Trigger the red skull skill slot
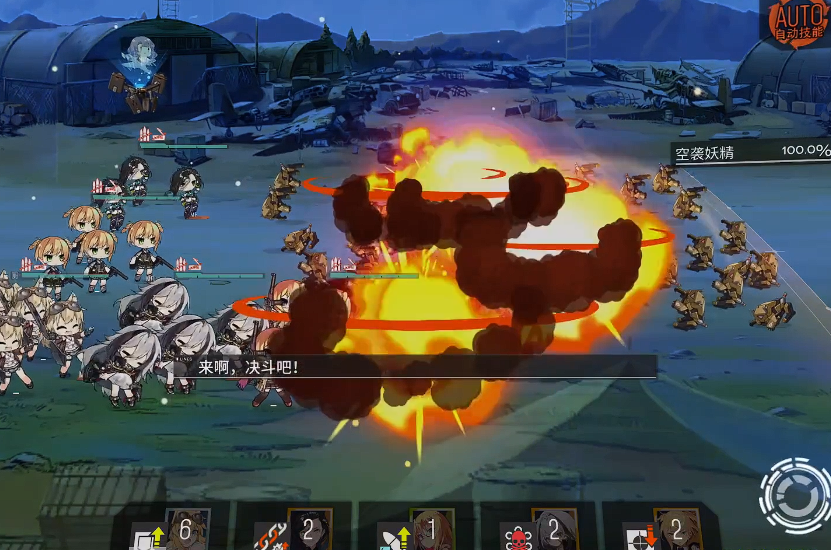831x550 pixels. pyautogui.click(x=539, y=530)
